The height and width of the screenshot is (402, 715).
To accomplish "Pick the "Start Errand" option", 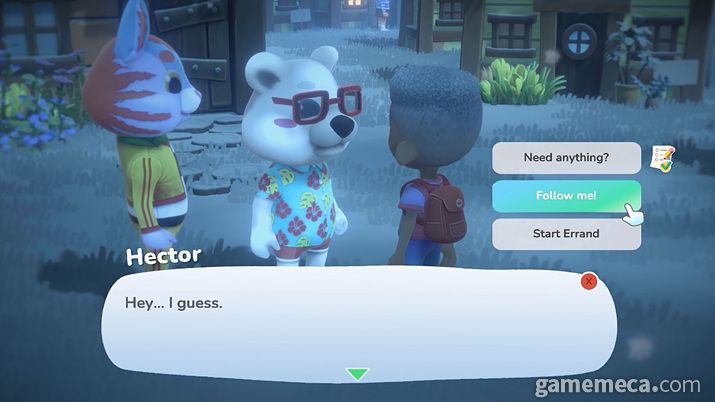I will [x=566, y=233].
